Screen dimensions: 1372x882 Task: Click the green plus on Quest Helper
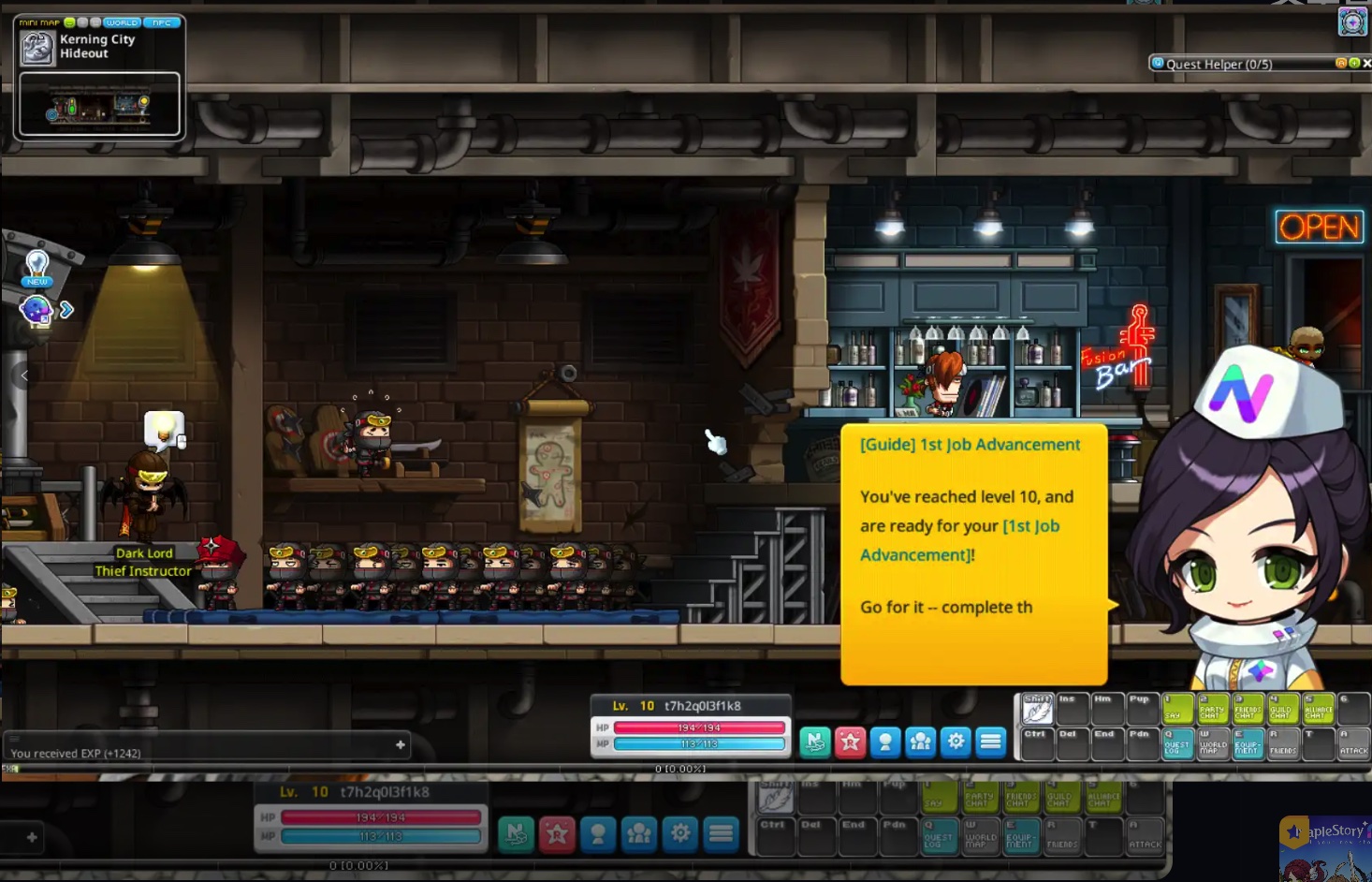pyautogui.click(x=1353, y=63)
